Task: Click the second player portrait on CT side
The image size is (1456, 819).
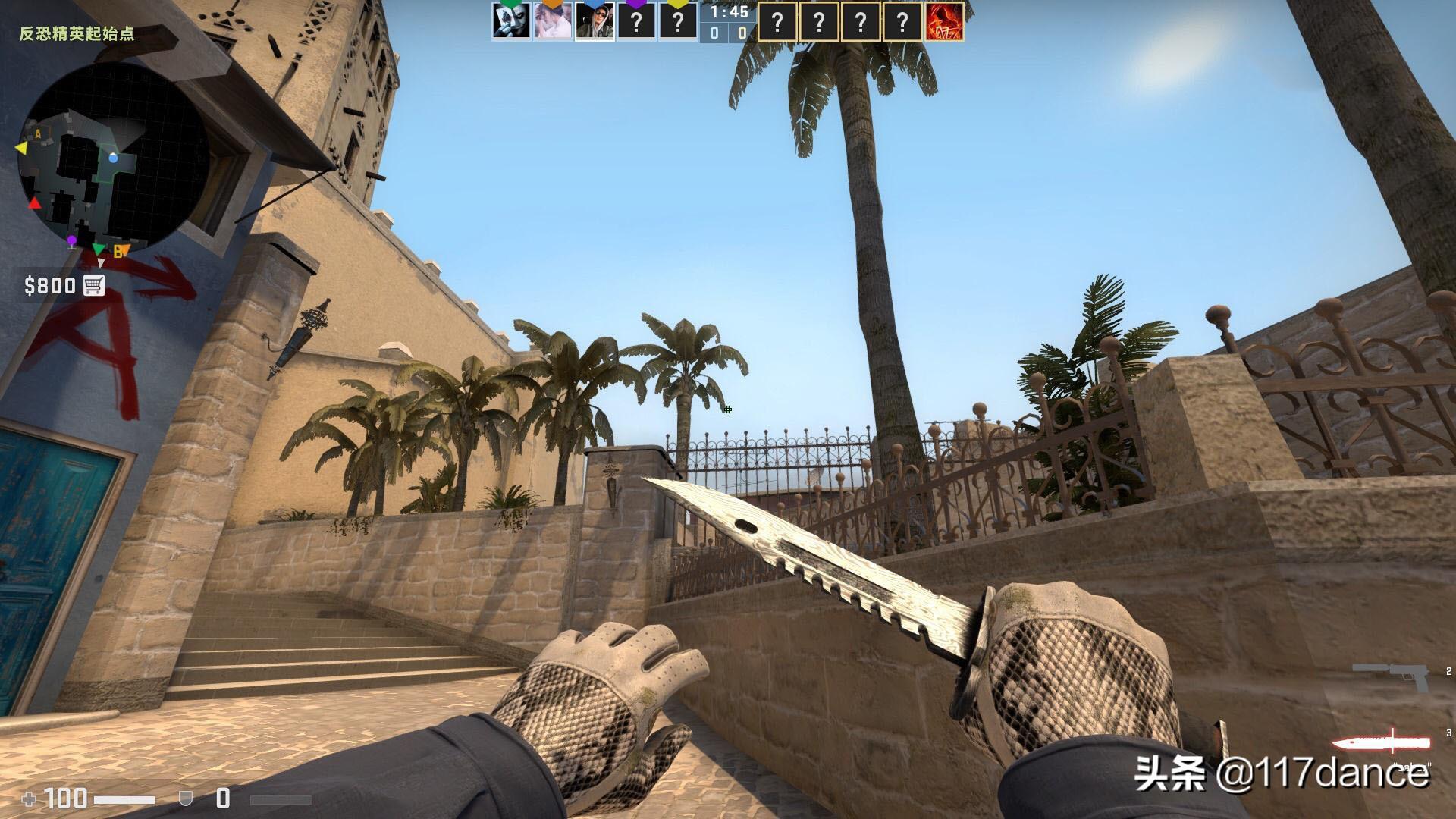Action: point(552,21)
